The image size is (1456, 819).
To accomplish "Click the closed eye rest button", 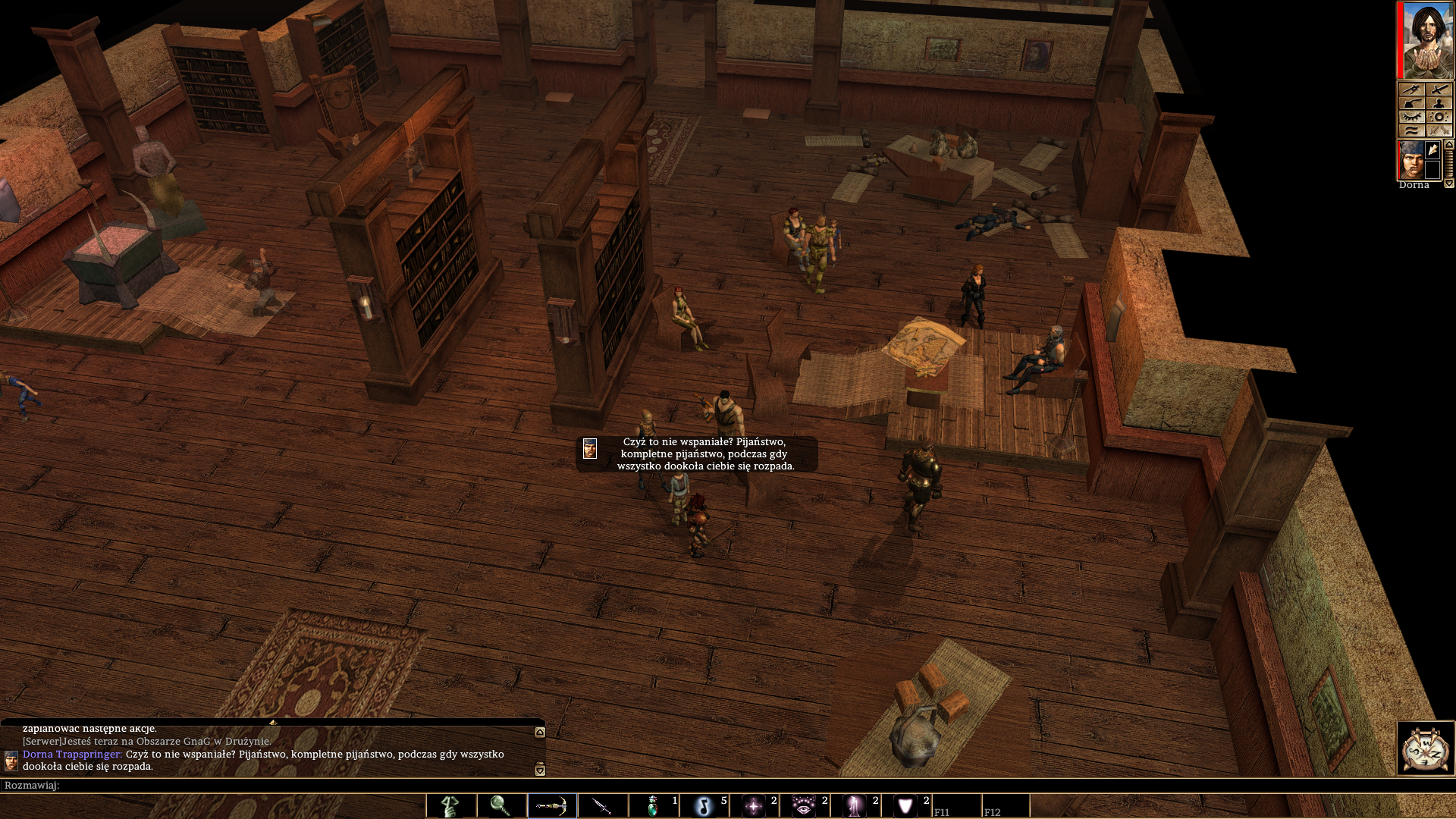I will pyautogui.click(x=1411, y=117).
